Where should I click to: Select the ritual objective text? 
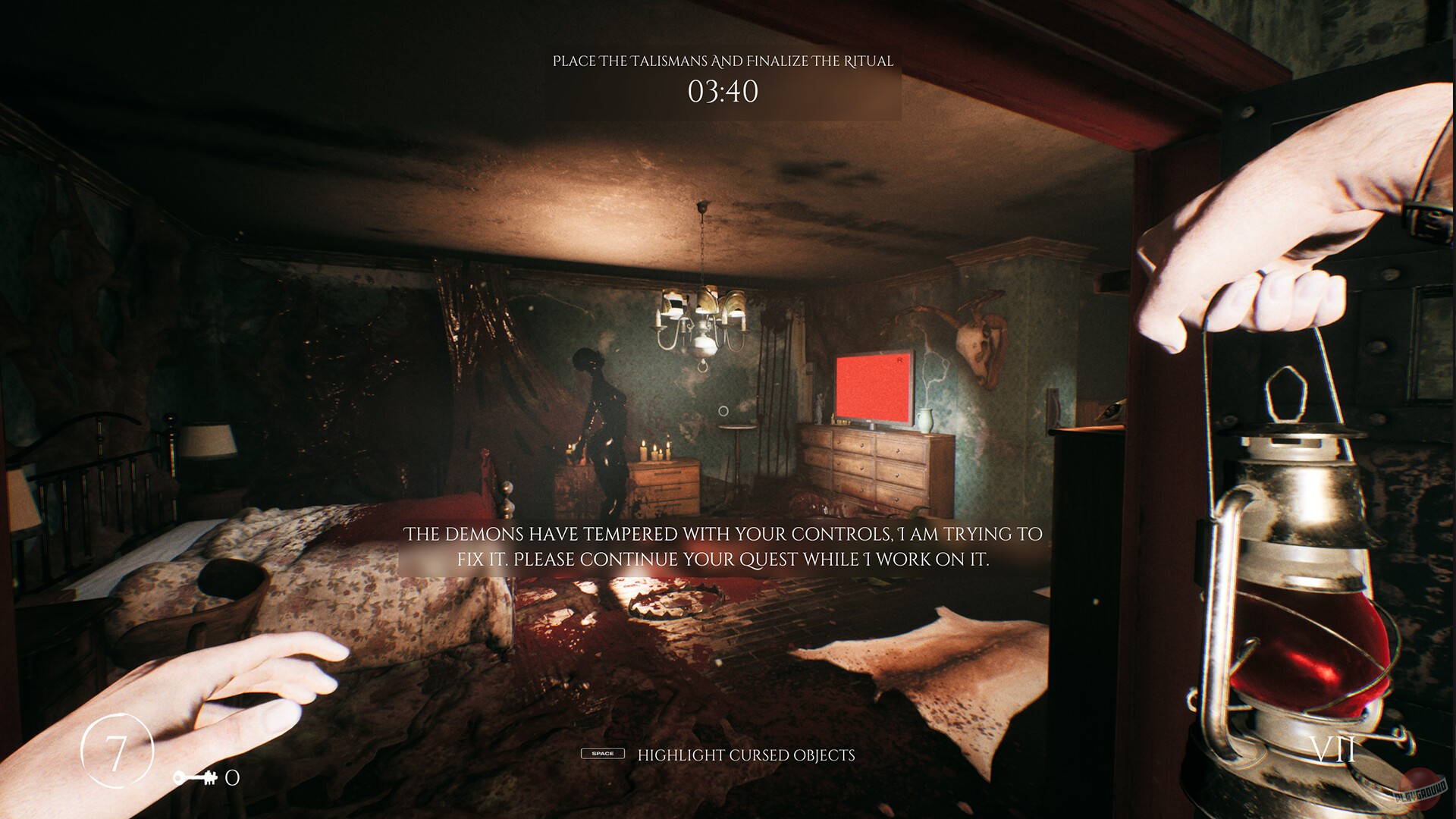[x=723, y=63]
